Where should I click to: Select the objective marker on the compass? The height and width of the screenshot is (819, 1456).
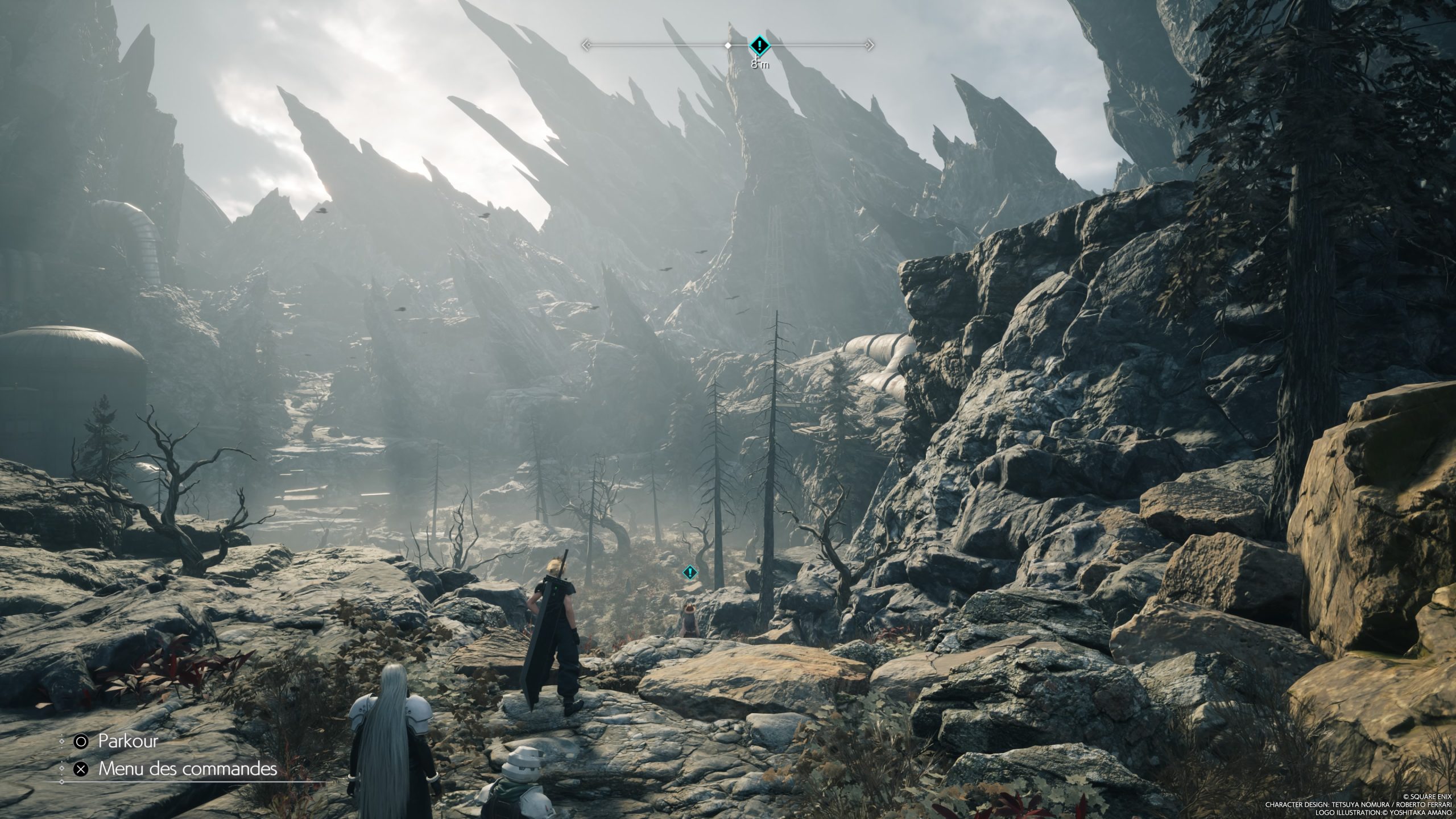tap(758, 44)
